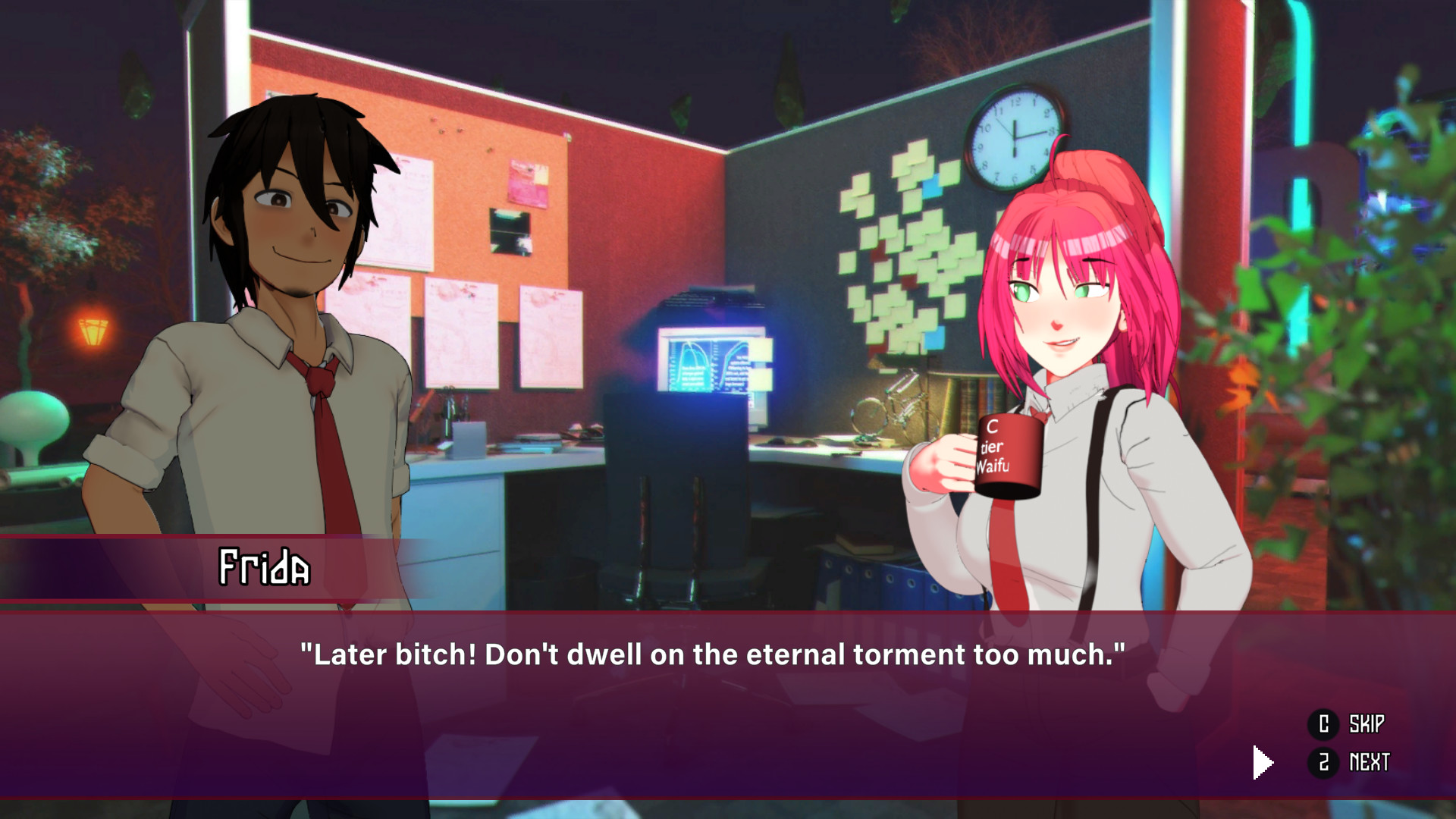
Task: Click the 2 key icon beside NEXT
Action: coord(1323,763)
